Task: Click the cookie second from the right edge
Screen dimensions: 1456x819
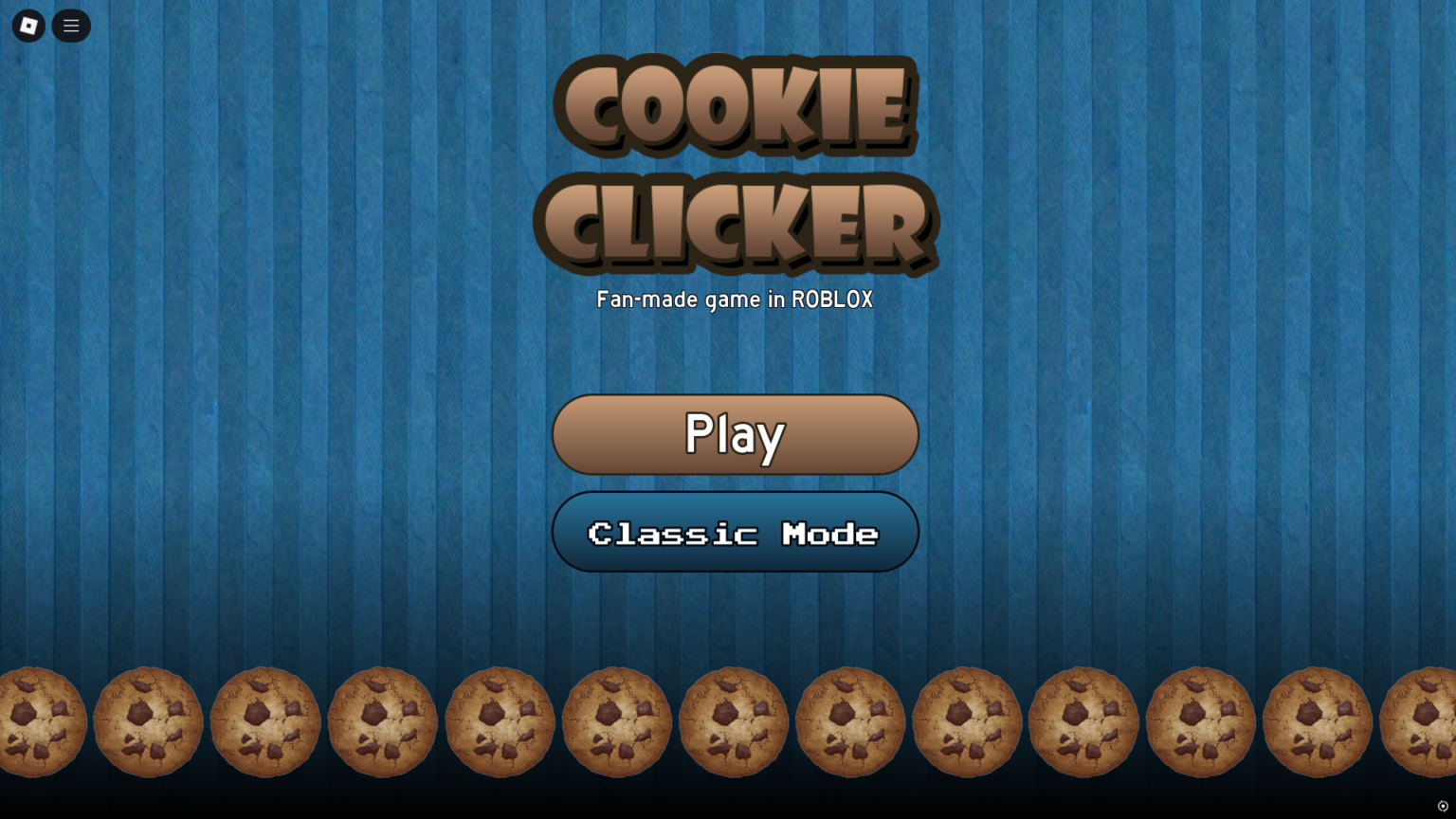Action: point(1318,722)
